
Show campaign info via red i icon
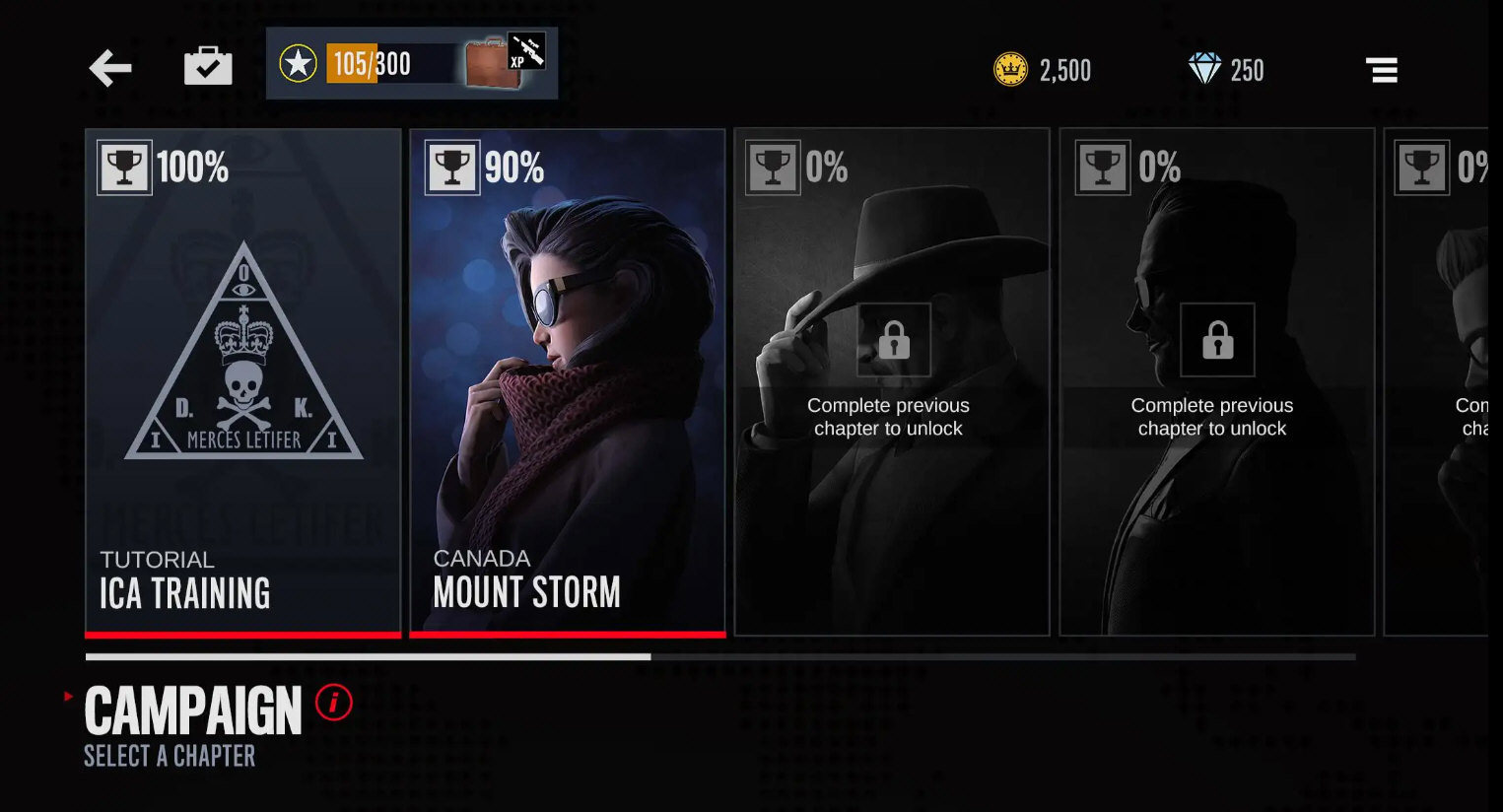click(x=334, y=703)
